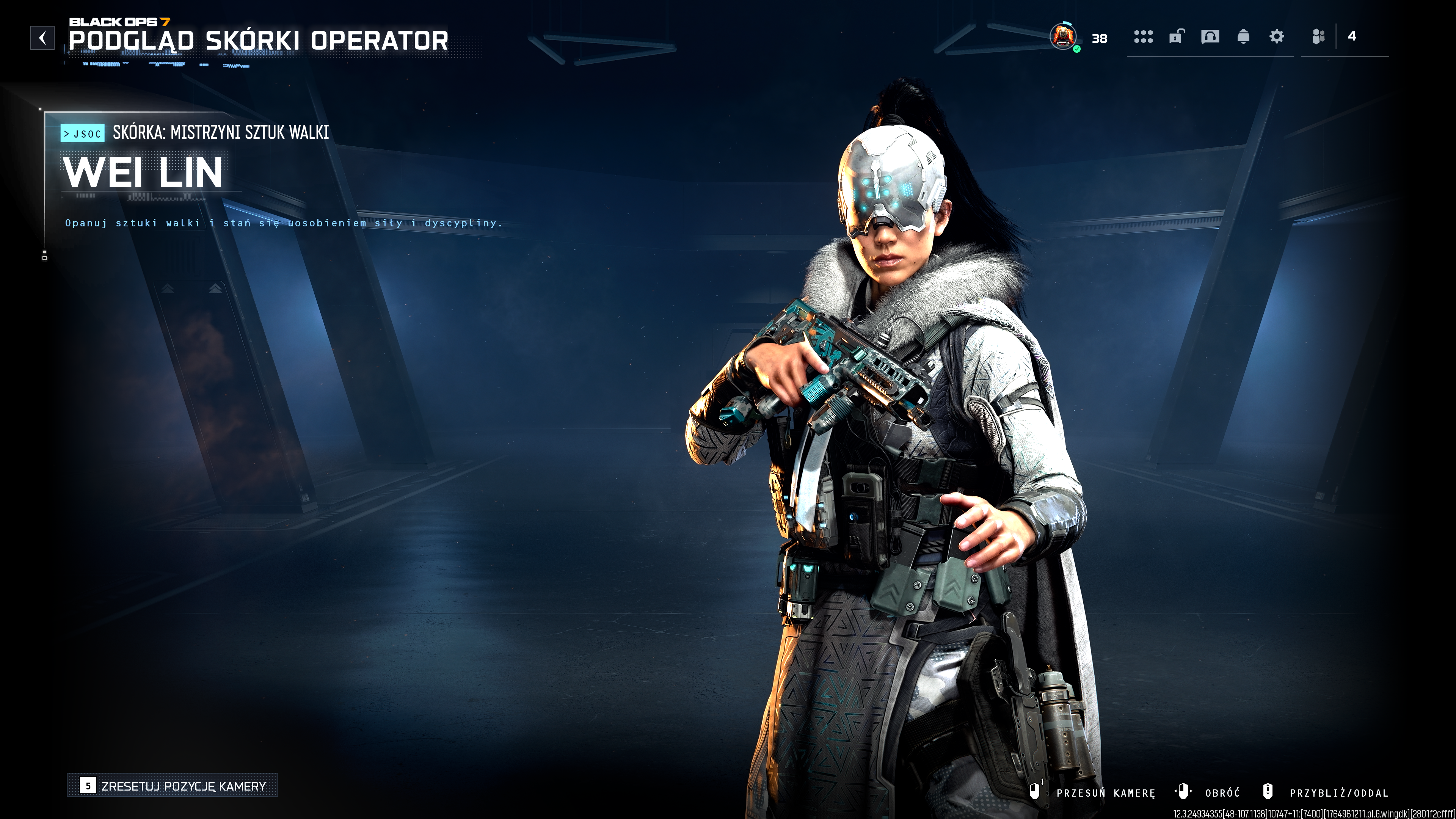The width and height of the screenshot is (1456, 819).
Task: Open the hexagon grid menu icon
Action: tap(1143, 37)
